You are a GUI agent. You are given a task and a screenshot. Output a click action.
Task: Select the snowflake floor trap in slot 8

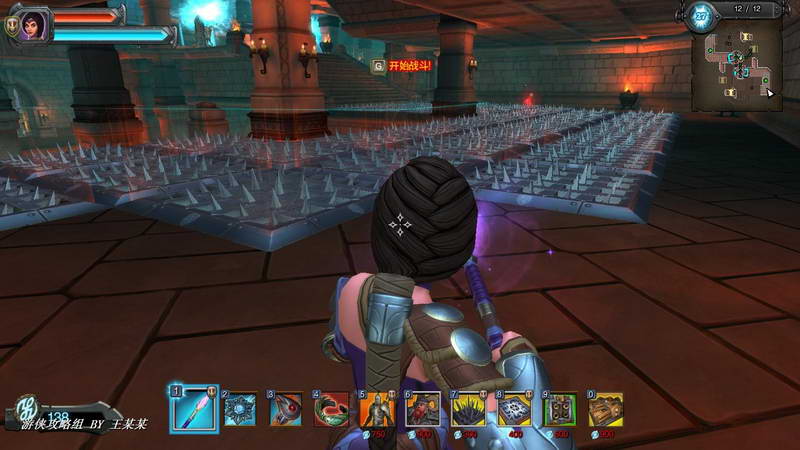pos(514,409)
